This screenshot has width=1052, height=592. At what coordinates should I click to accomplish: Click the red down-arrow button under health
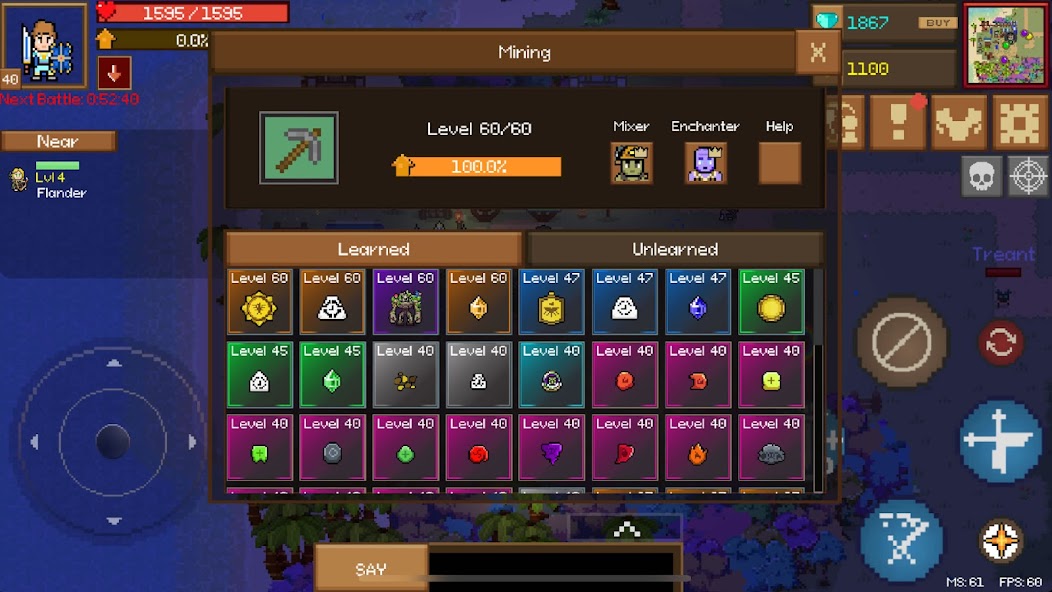114,73
